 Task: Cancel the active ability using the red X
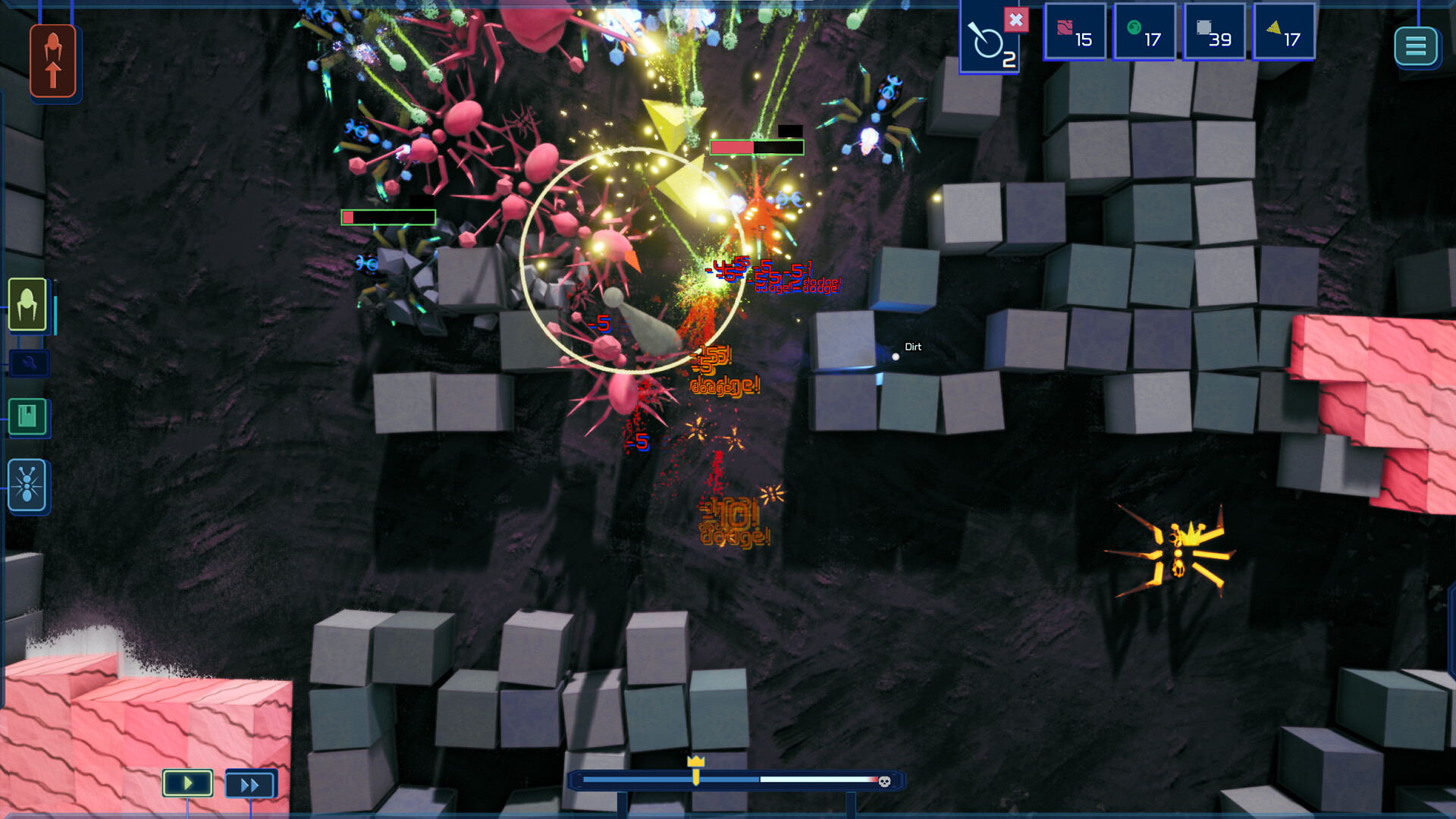(x=1017, y=21)
